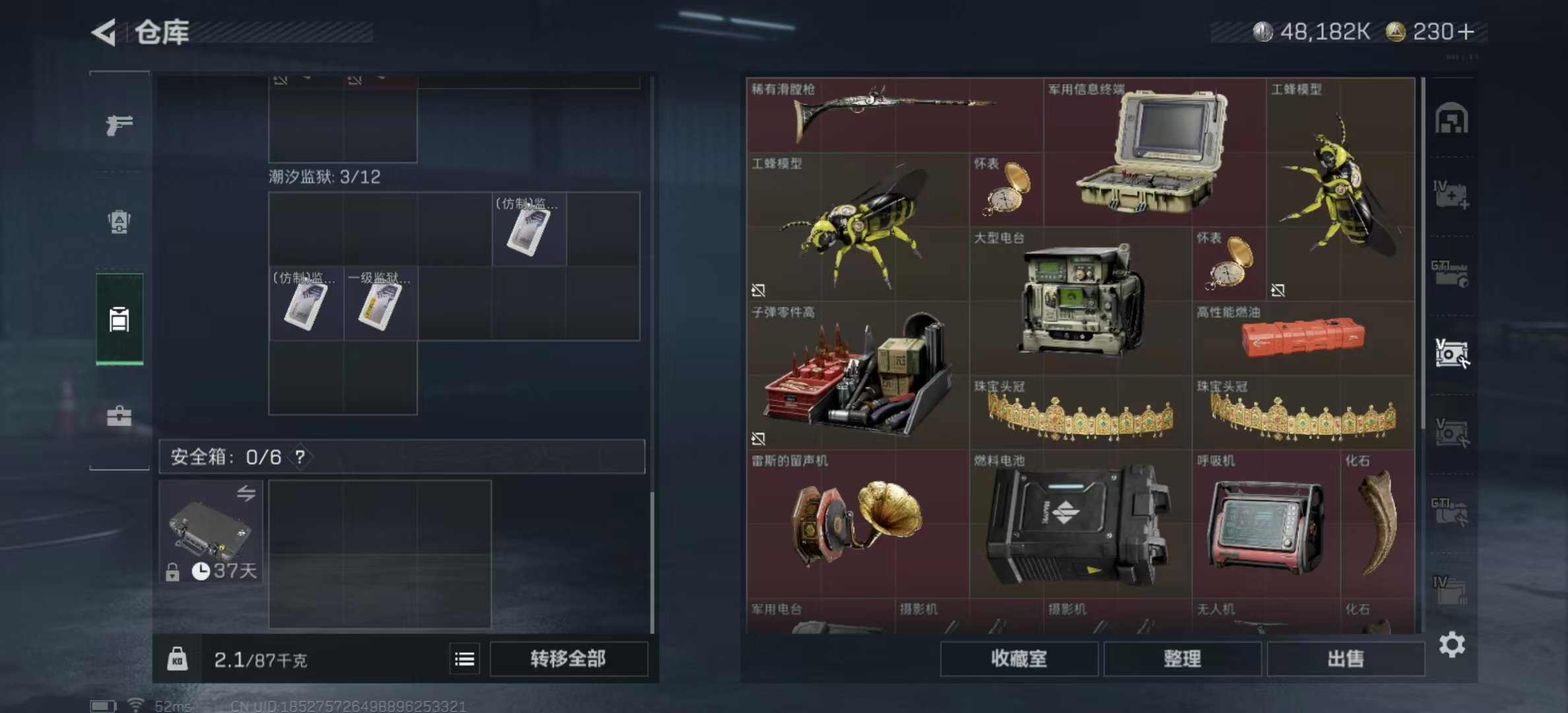The image size is (1568, 713).
Task: Toggle the list view icon beside the weight display
Action: pyautogui.click(x=466, y=659)
